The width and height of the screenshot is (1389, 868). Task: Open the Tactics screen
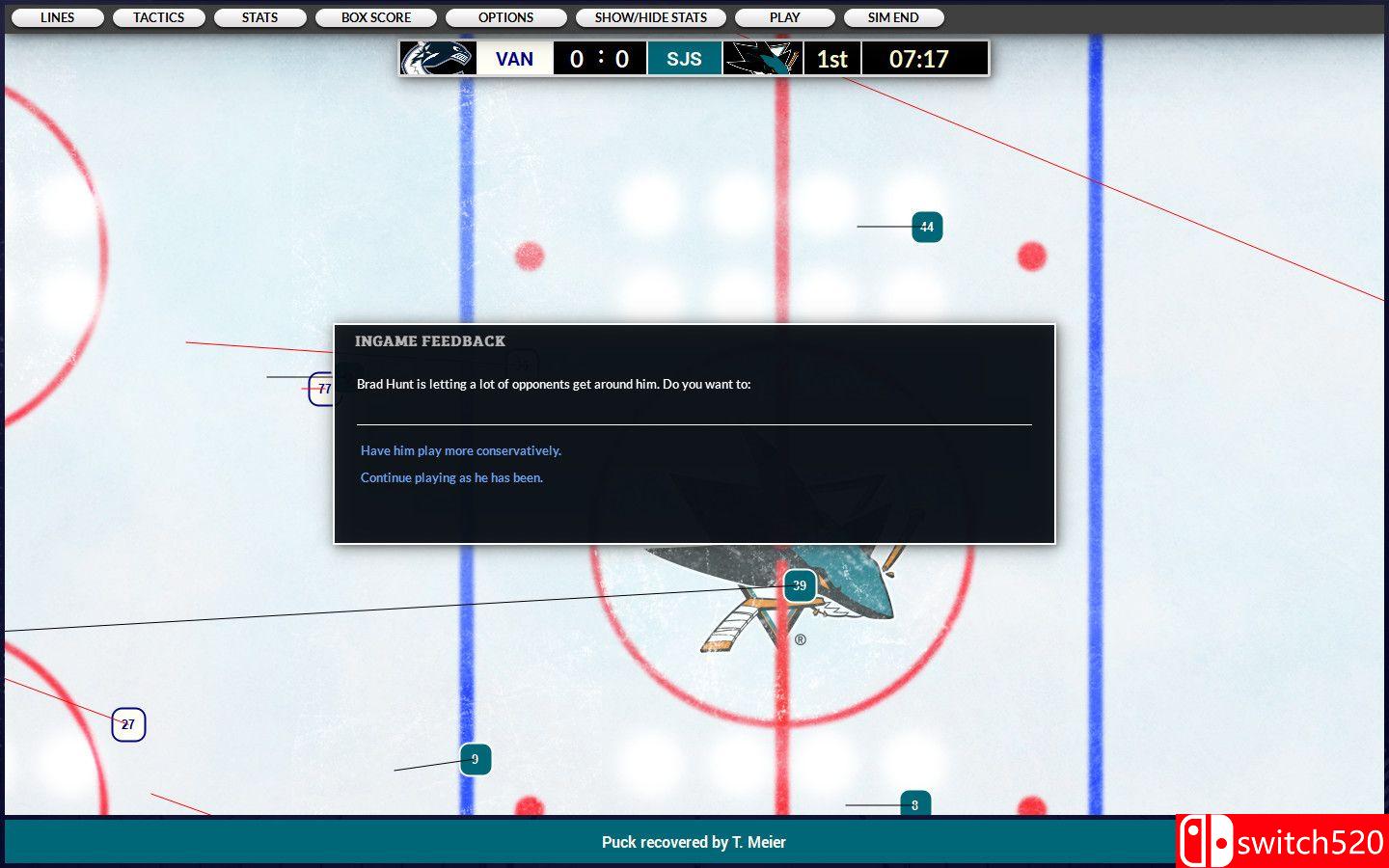pyautogui.click(x=158, y=17)
